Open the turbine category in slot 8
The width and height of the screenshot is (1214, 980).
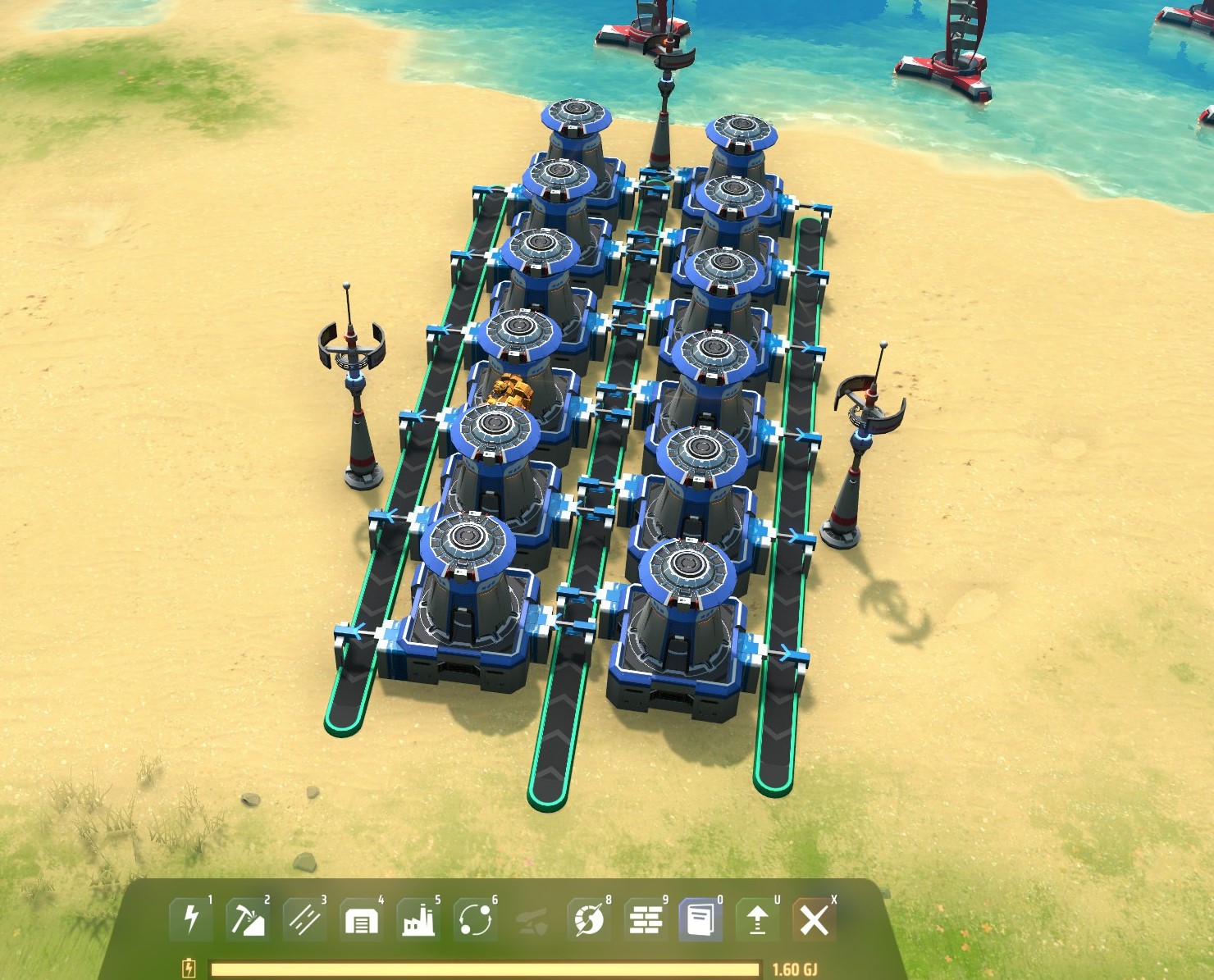coord(588,922)
